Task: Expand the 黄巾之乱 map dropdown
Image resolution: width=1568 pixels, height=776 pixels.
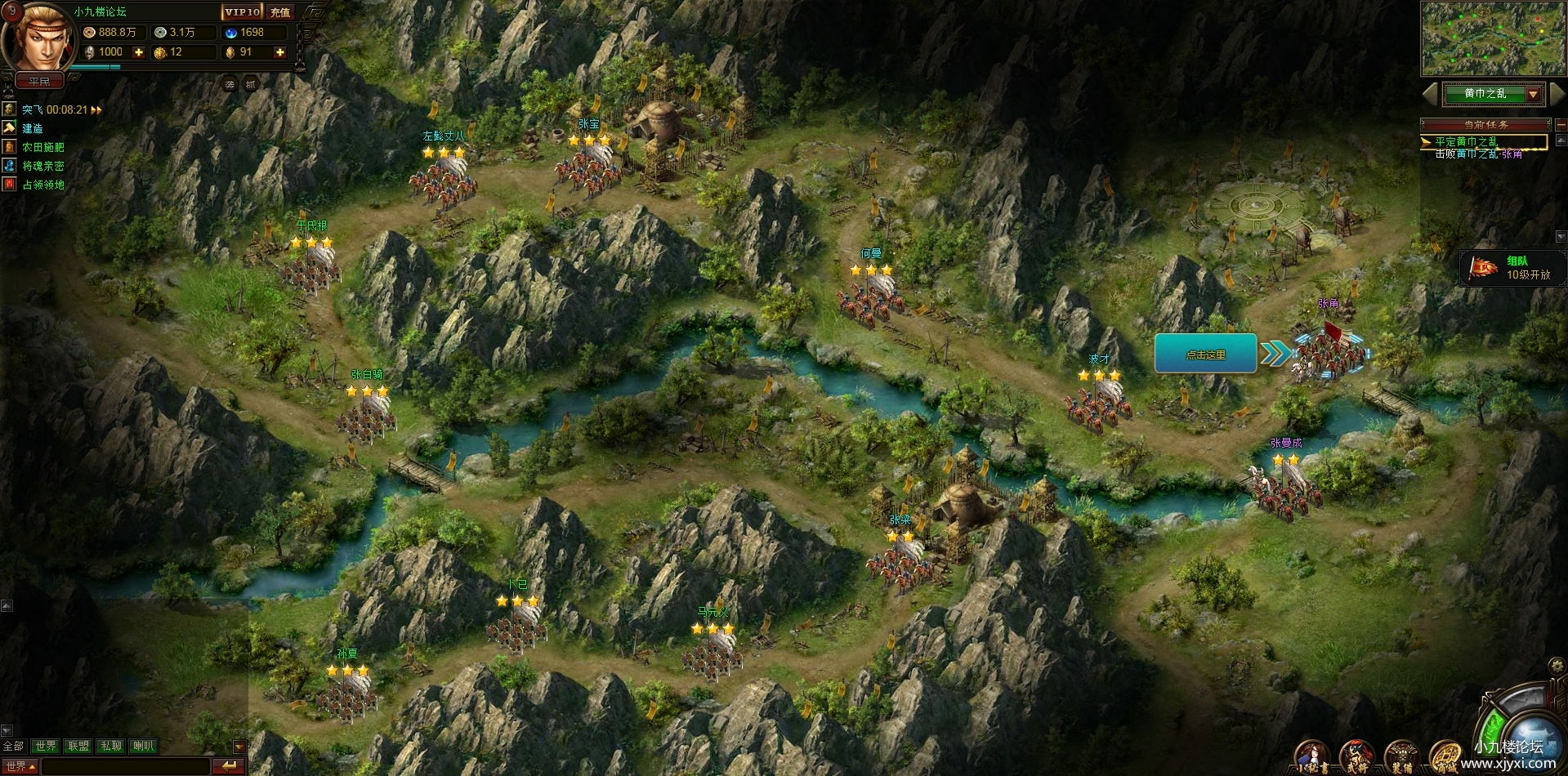Action: point(1533,94)
